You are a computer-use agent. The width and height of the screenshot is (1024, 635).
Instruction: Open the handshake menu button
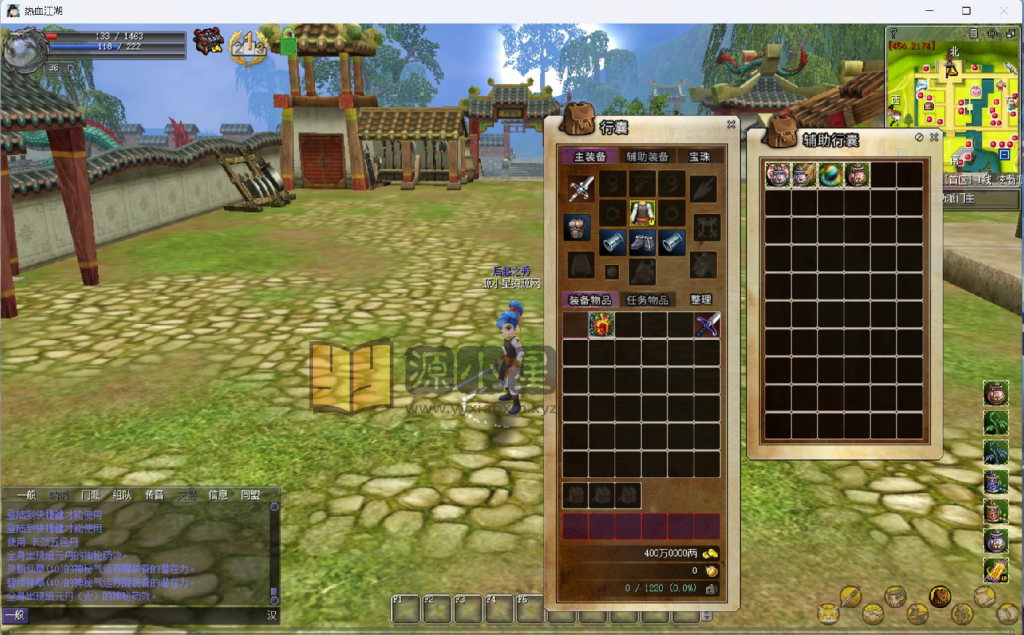(871, 613)
